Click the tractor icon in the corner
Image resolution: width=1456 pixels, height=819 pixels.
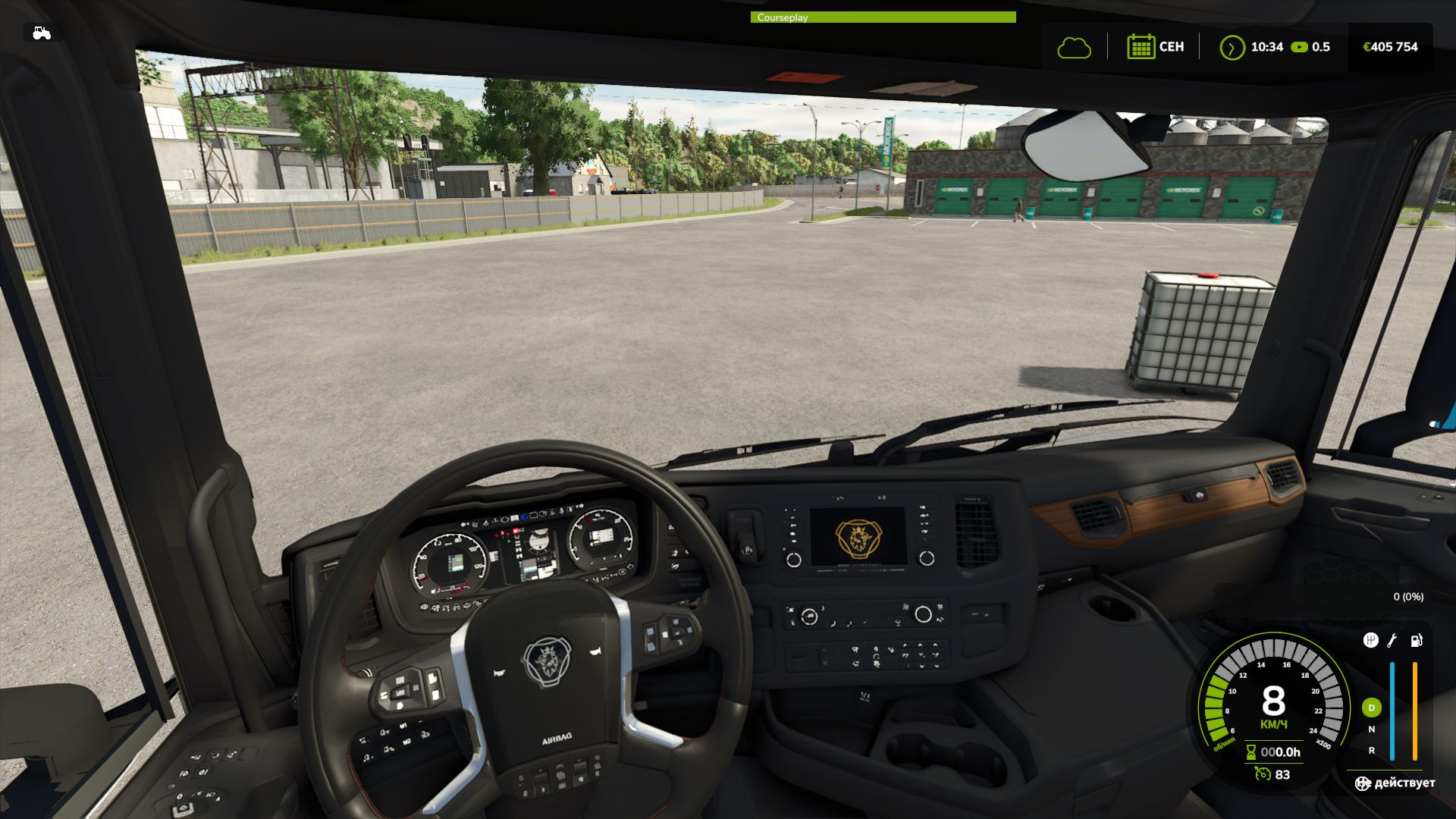[x=42, y=33]
